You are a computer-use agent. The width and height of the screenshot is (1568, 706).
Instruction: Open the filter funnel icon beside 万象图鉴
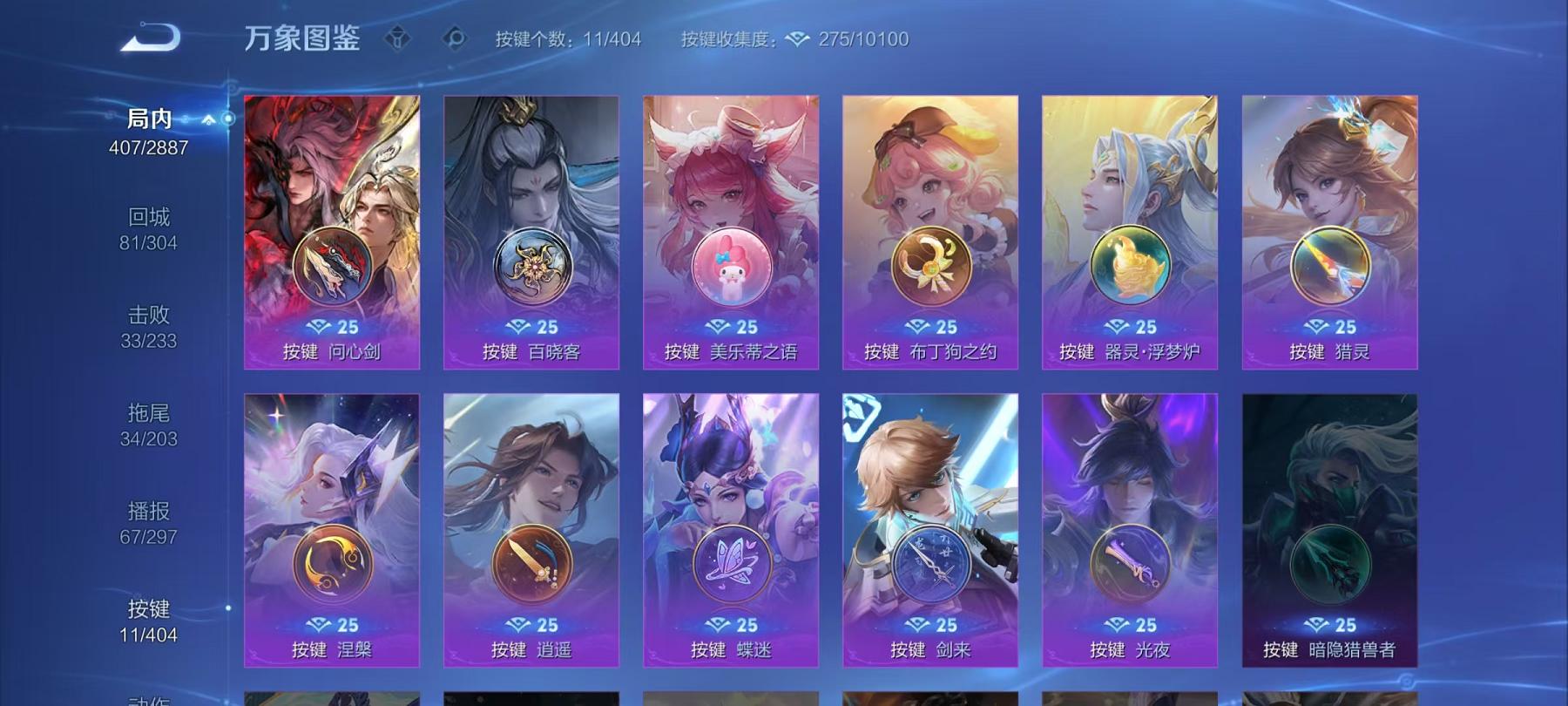tap(396, 37)
